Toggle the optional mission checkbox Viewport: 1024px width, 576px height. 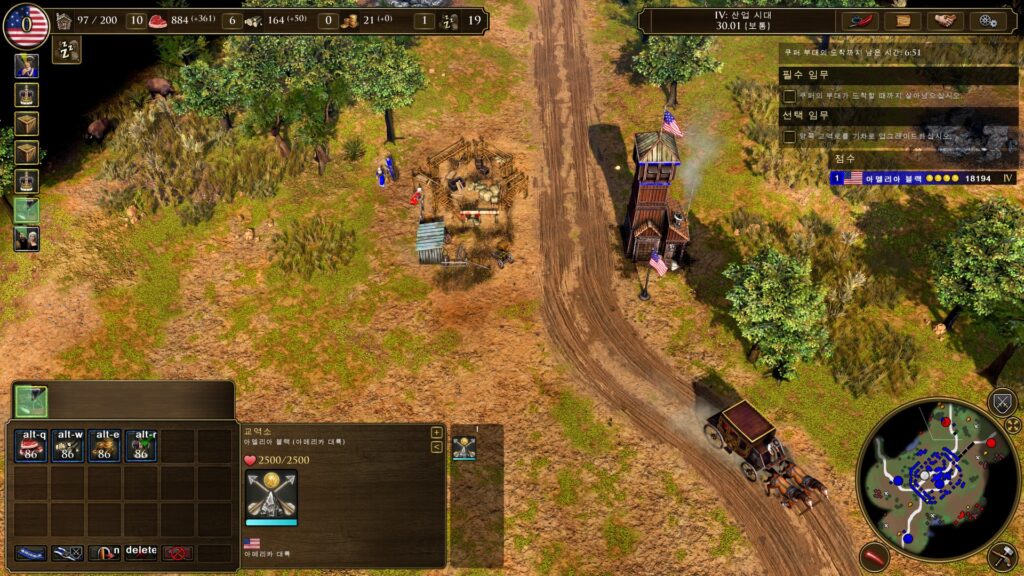(x=790, y=136)
